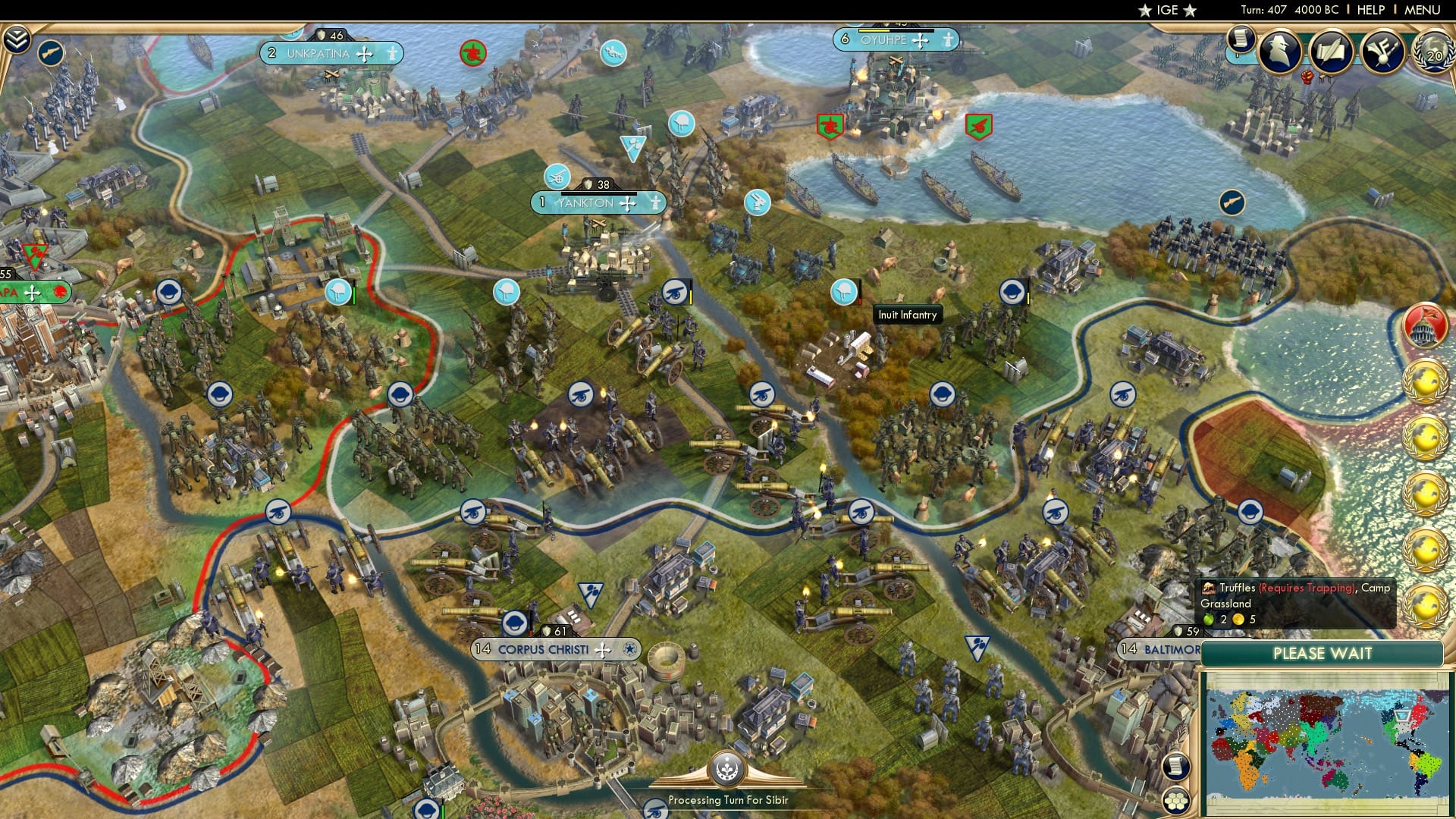
Task: Select the rifle unit notification icon top-left
Action: click(x=51, y=53)
